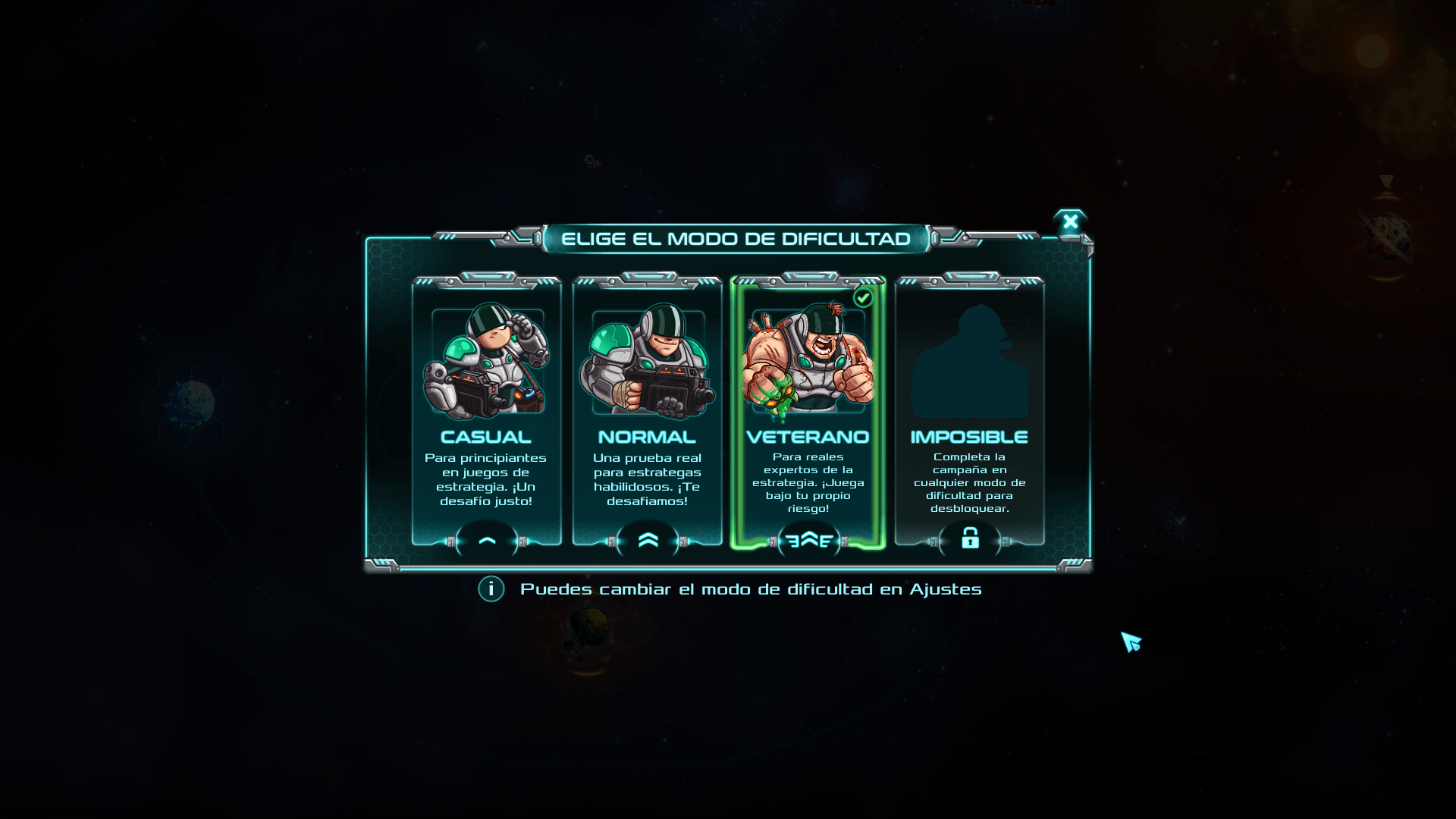This screenshot has height=819, width=1456.
Task: Select the Casual difficulty card
Action: [486, 409]
